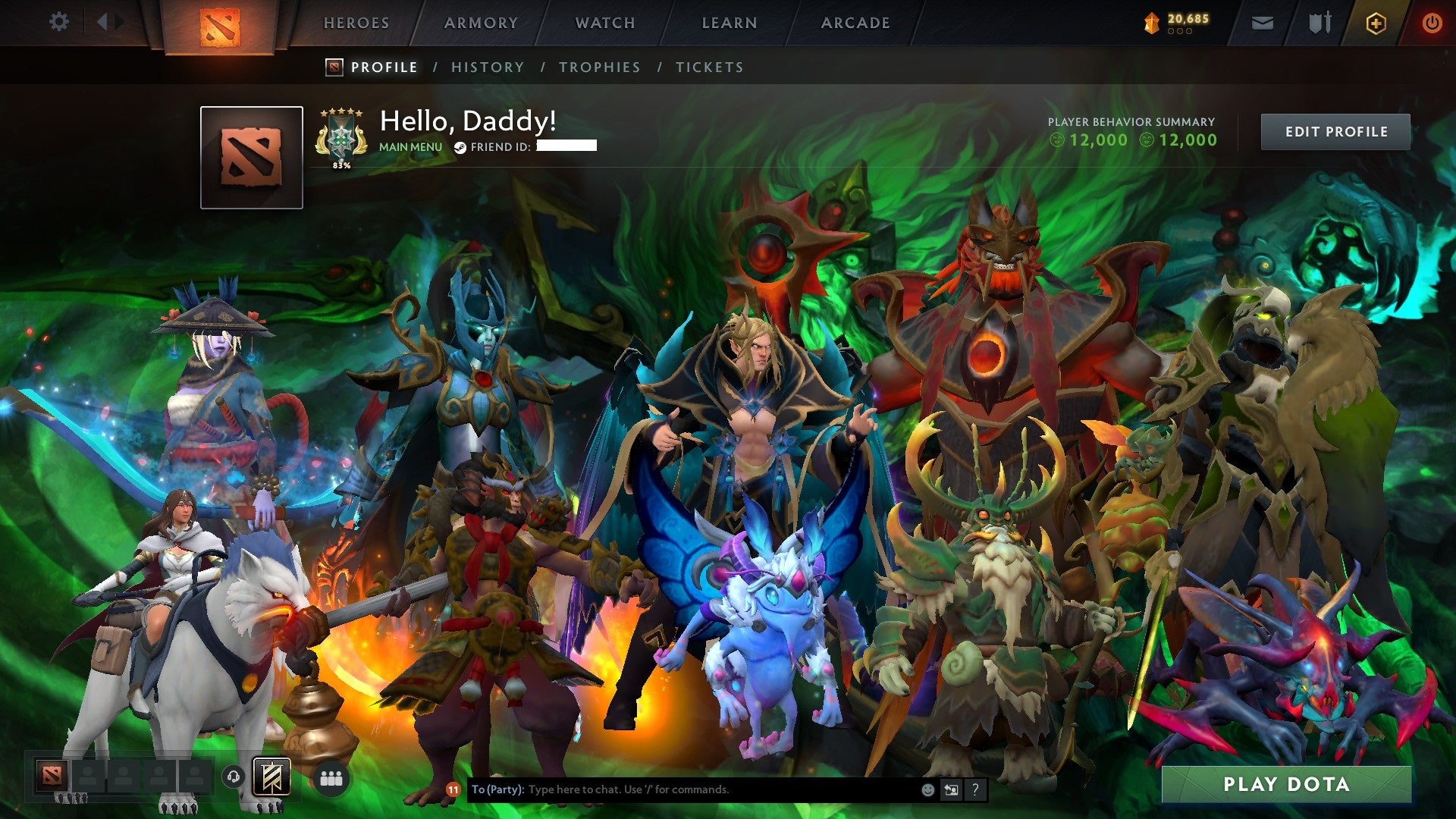Open the settings gear menu
Viewport: 1456px width, 819px height.
[x=58, y=22]
